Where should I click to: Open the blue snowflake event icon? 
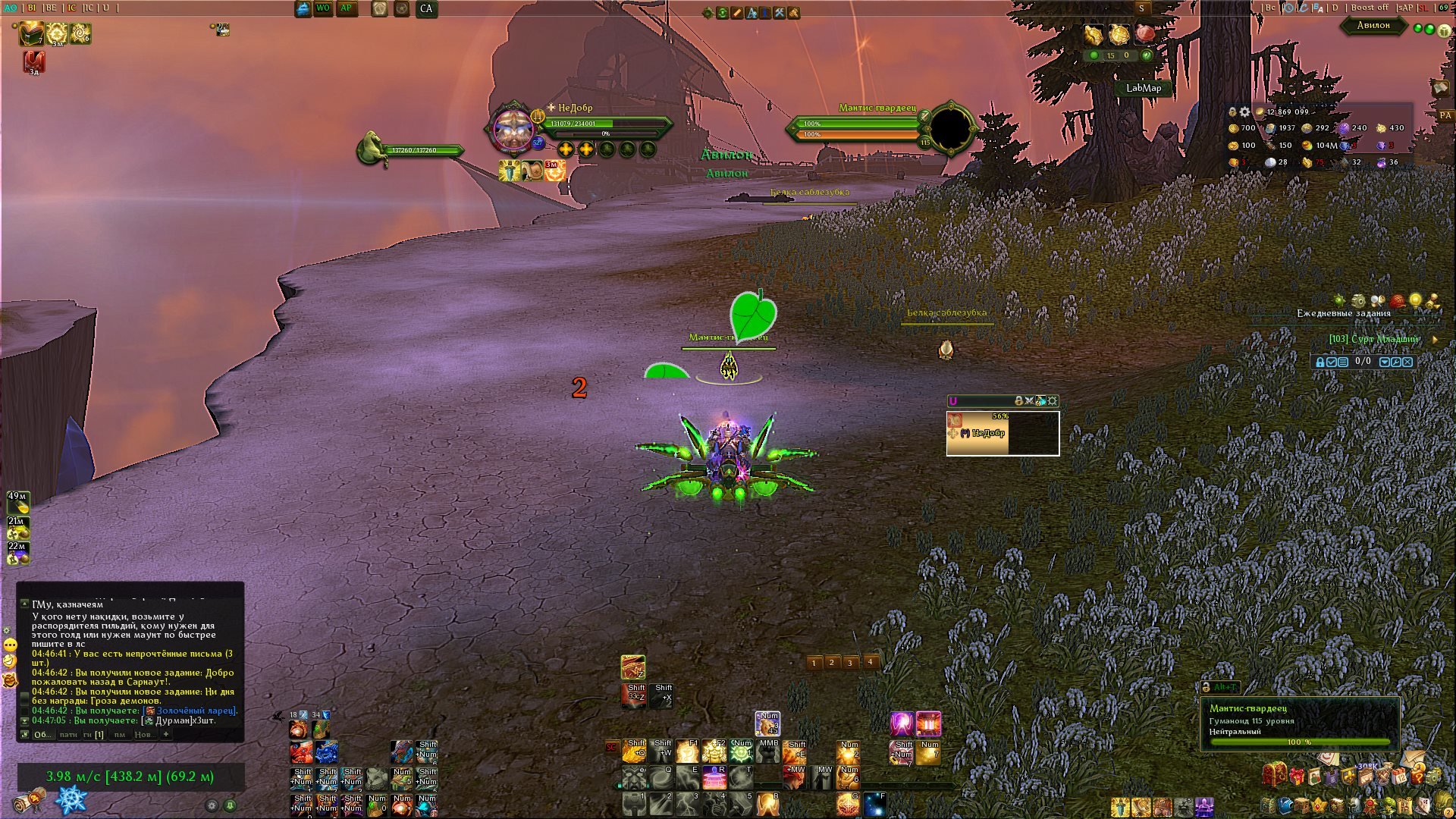pos(71,800)
